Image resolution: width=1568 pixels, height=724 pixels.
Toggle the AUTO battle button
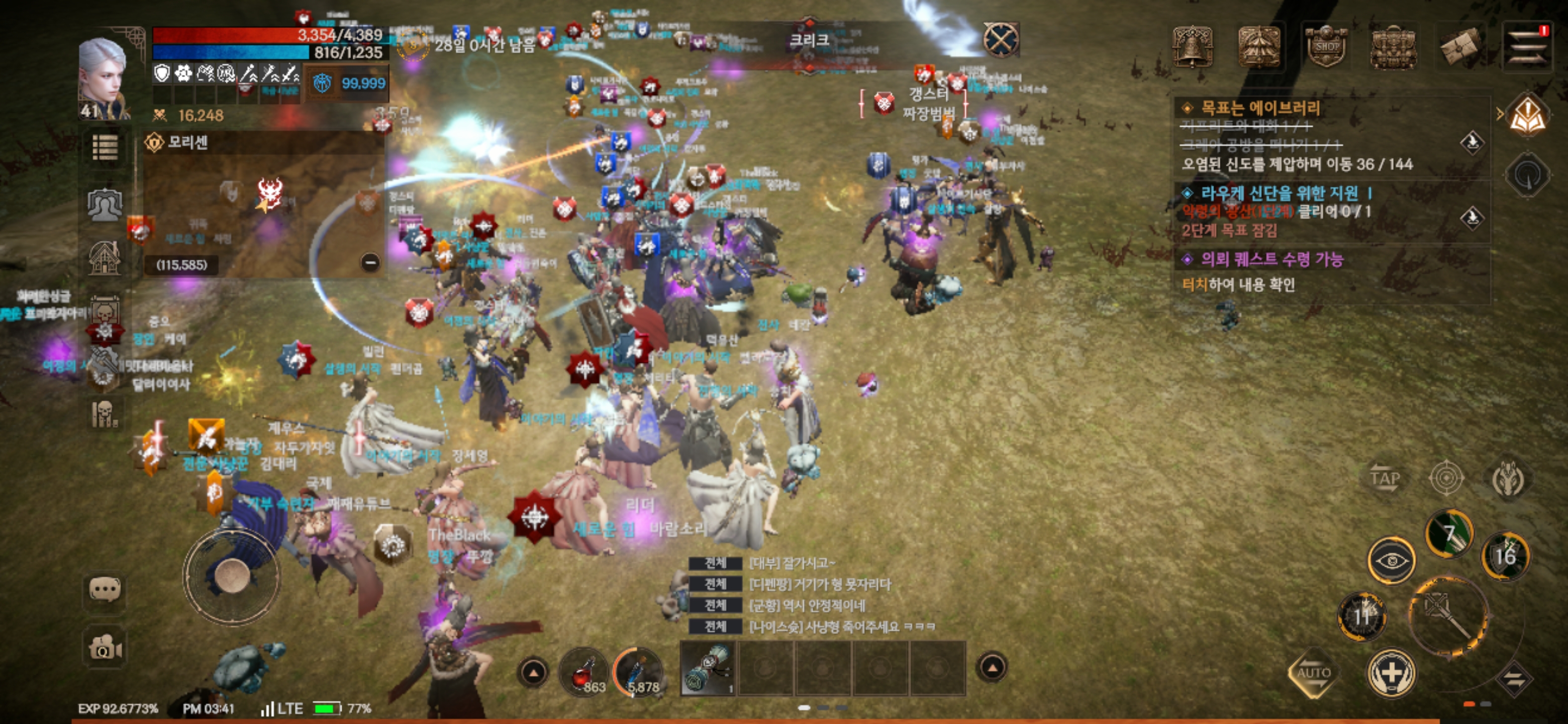[1313, 673]
